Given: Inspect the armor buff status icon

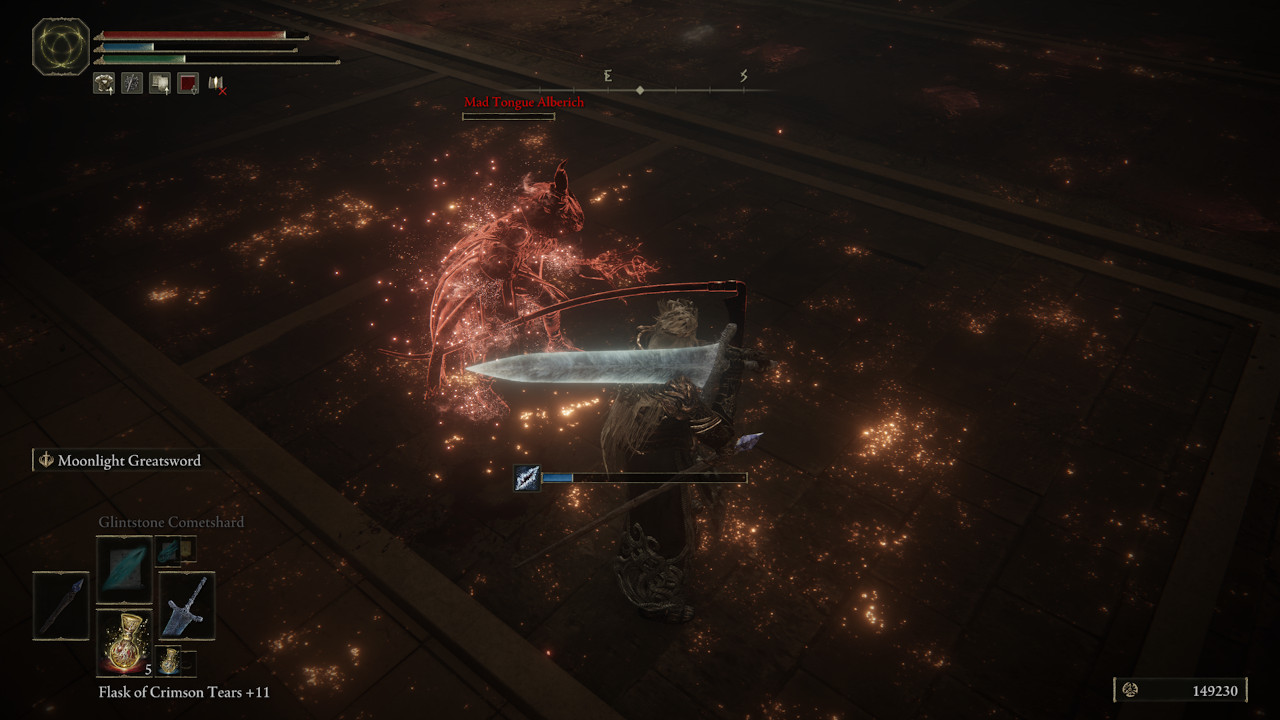Looking at the screenshot, I should (x=104, y=84).
